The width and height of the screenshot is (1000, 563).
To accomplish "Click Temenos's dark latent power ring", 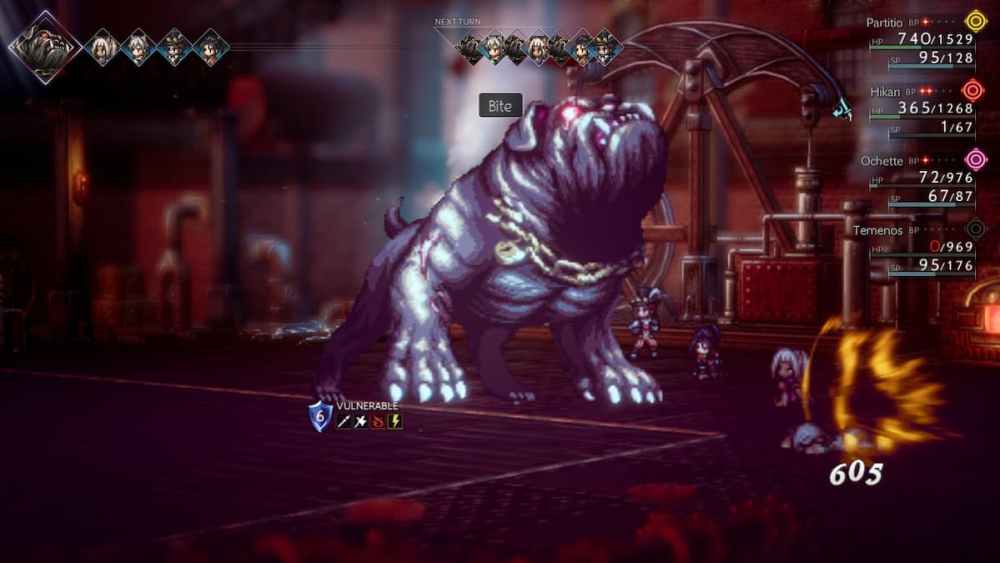I will pos(975,229).
